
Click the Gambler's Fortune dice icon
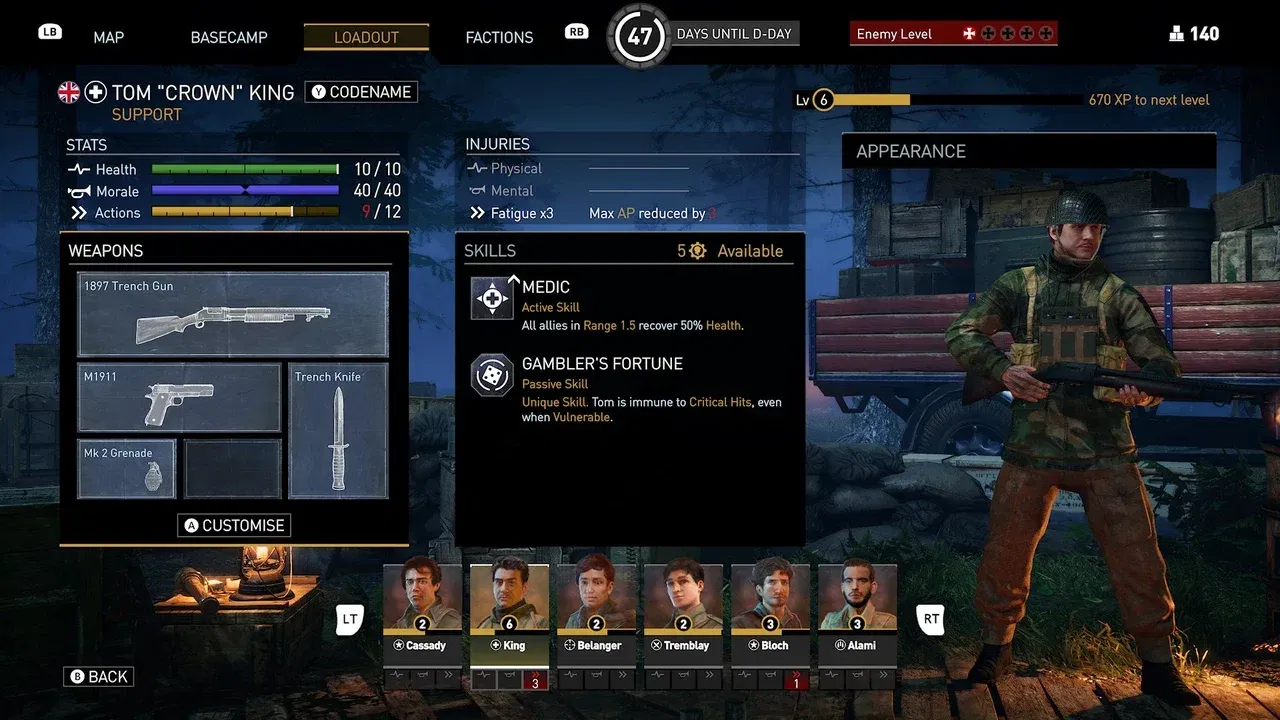click(491, 376)
